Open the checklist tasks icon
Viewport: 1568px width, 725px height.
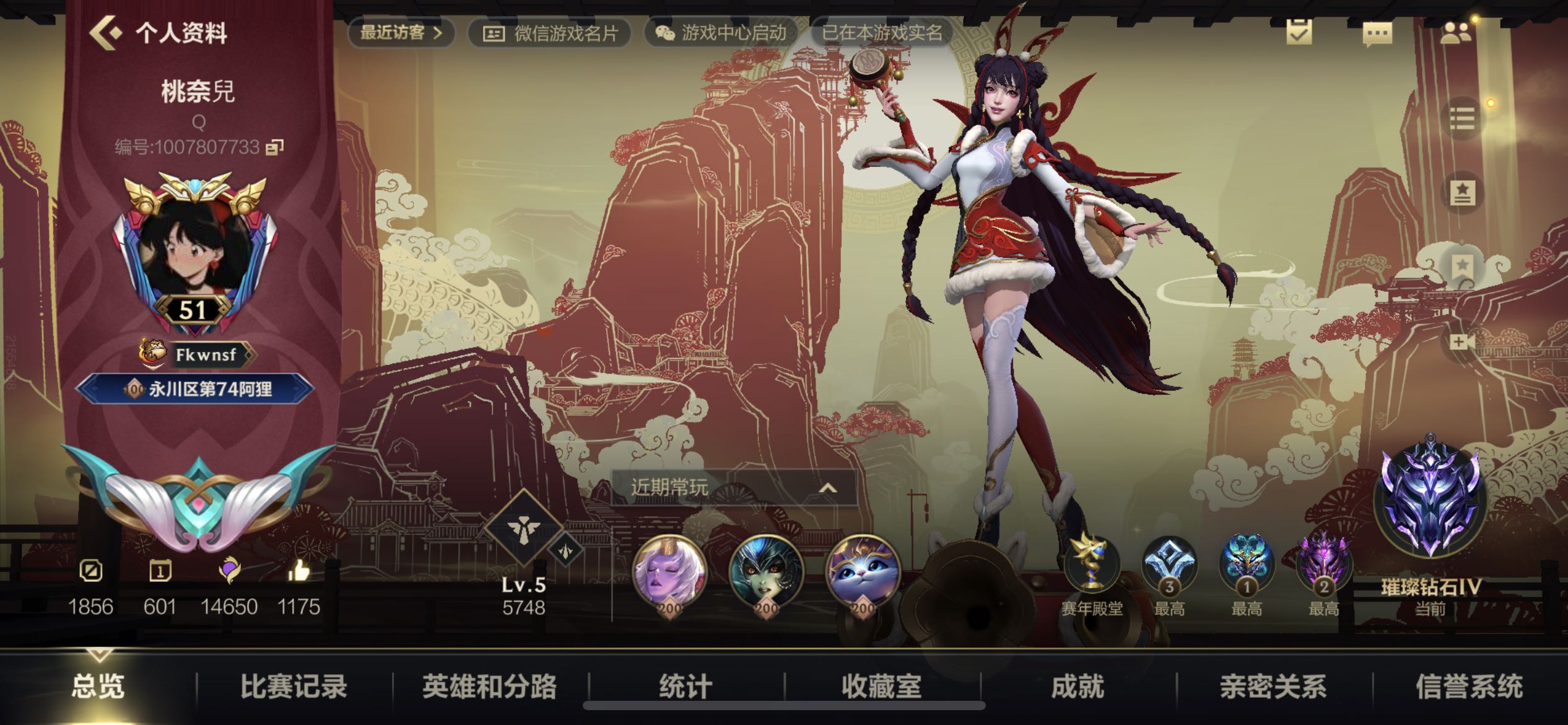tap(1299, 32)
